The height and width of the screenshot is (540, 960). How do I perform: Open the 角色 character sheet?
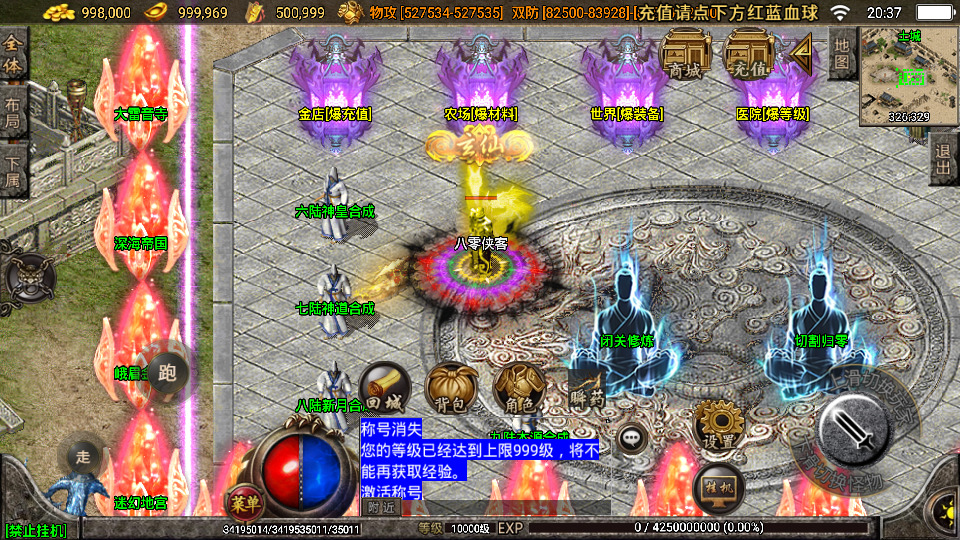[x=519, y=388]
